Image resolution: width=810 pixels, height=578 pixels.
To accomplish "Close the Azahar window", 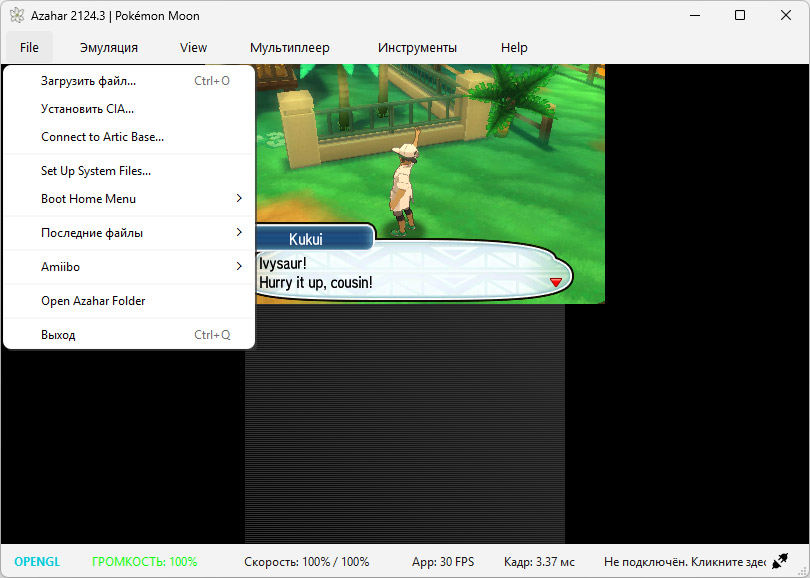I will click(786, 15).
